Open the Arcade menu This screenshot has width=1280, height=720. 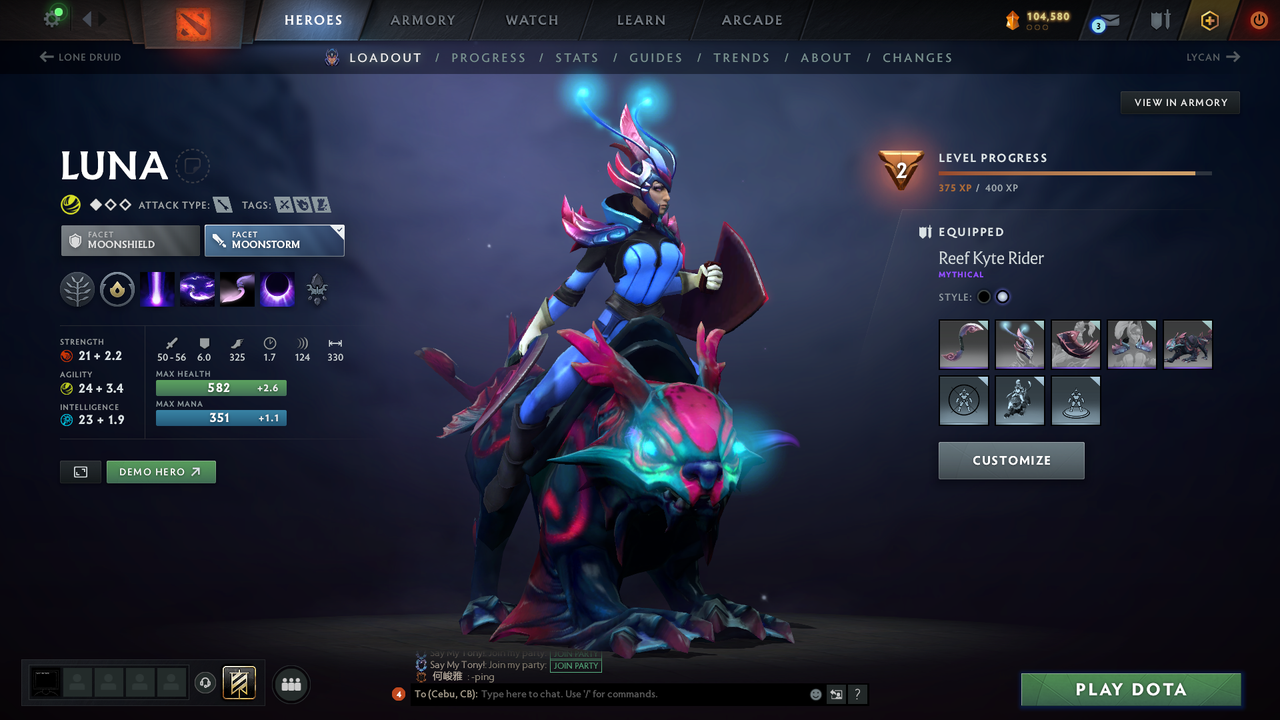[x=751, y=20]
